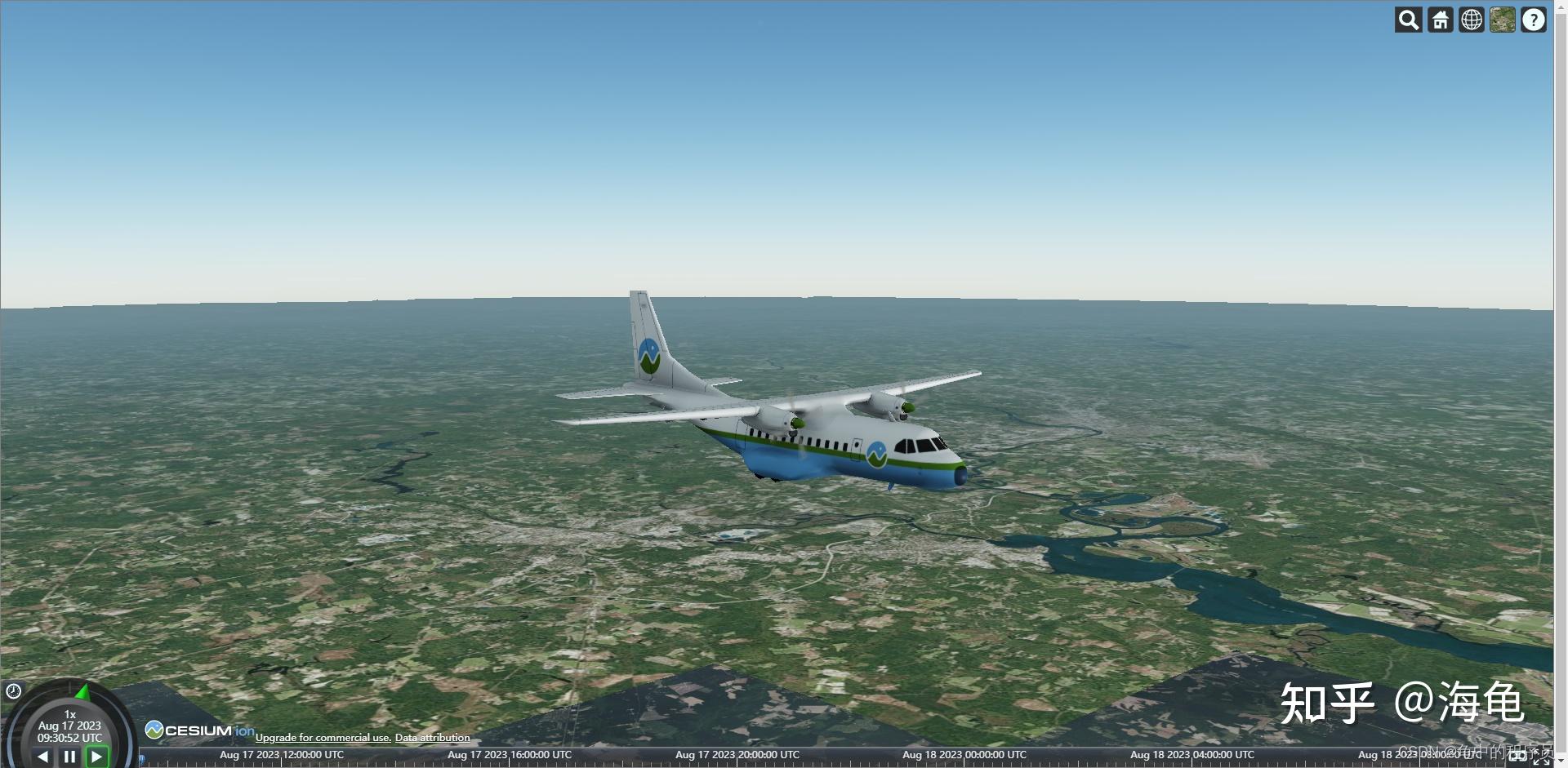This screenshot has height=768, width=1568.
Task: Click the pause icon on the animation widget
Action: tap(69, 757)
